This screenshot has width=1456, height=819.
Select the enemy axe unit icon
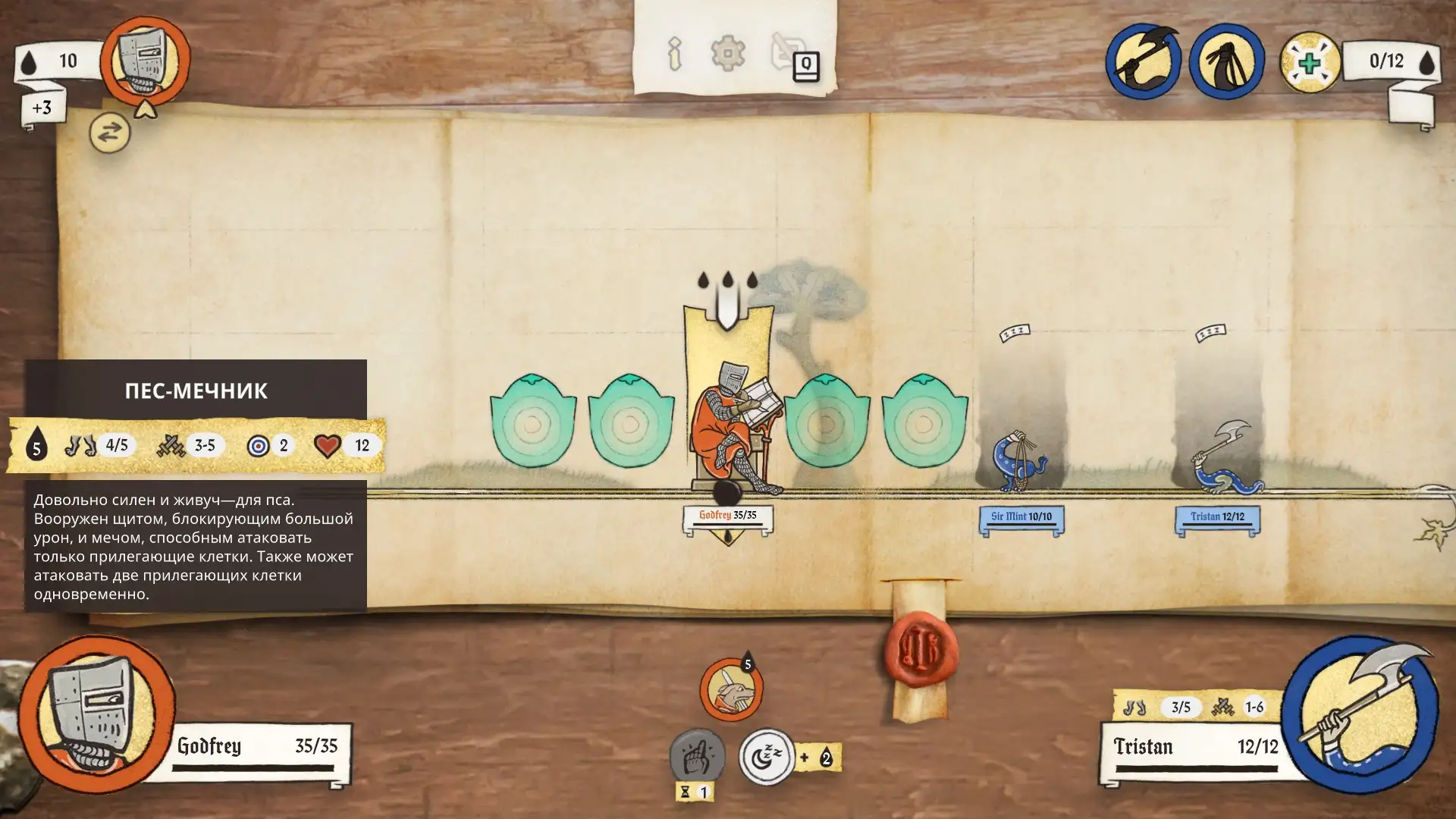(x=1143, y=61)
